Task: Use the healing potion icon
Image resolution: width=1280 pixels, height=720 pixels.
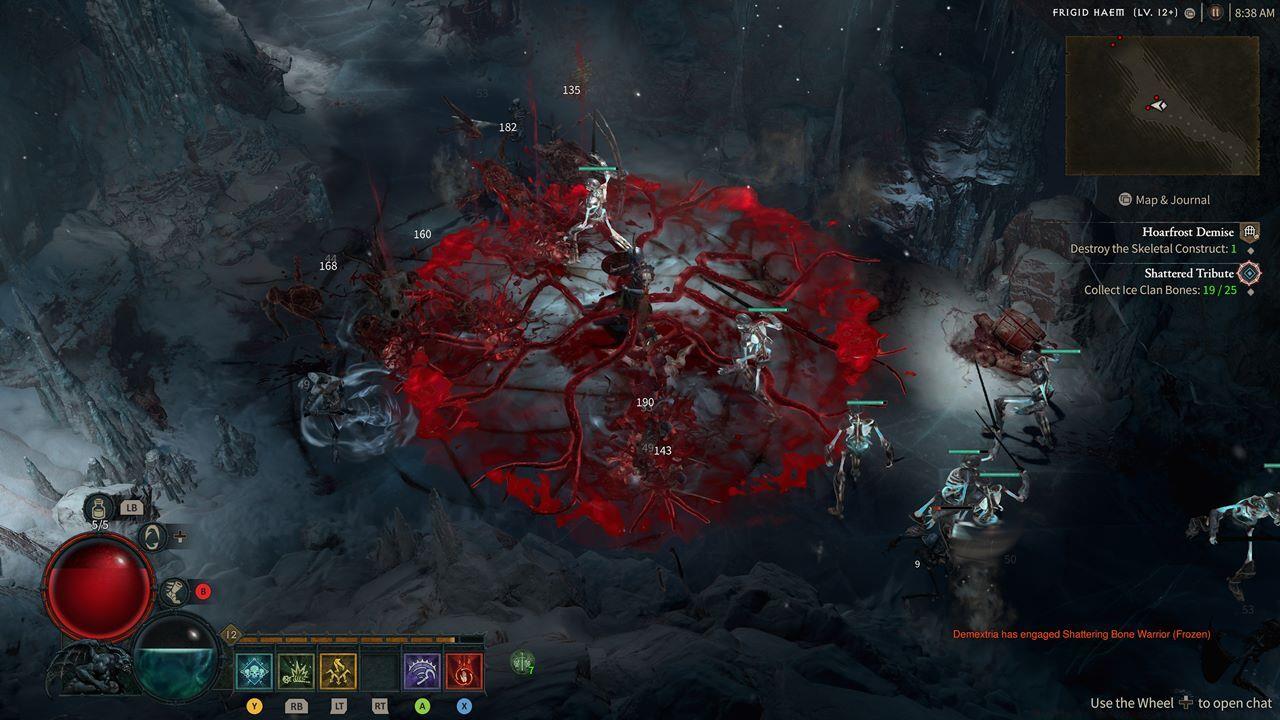Action: tap(100, 507)
